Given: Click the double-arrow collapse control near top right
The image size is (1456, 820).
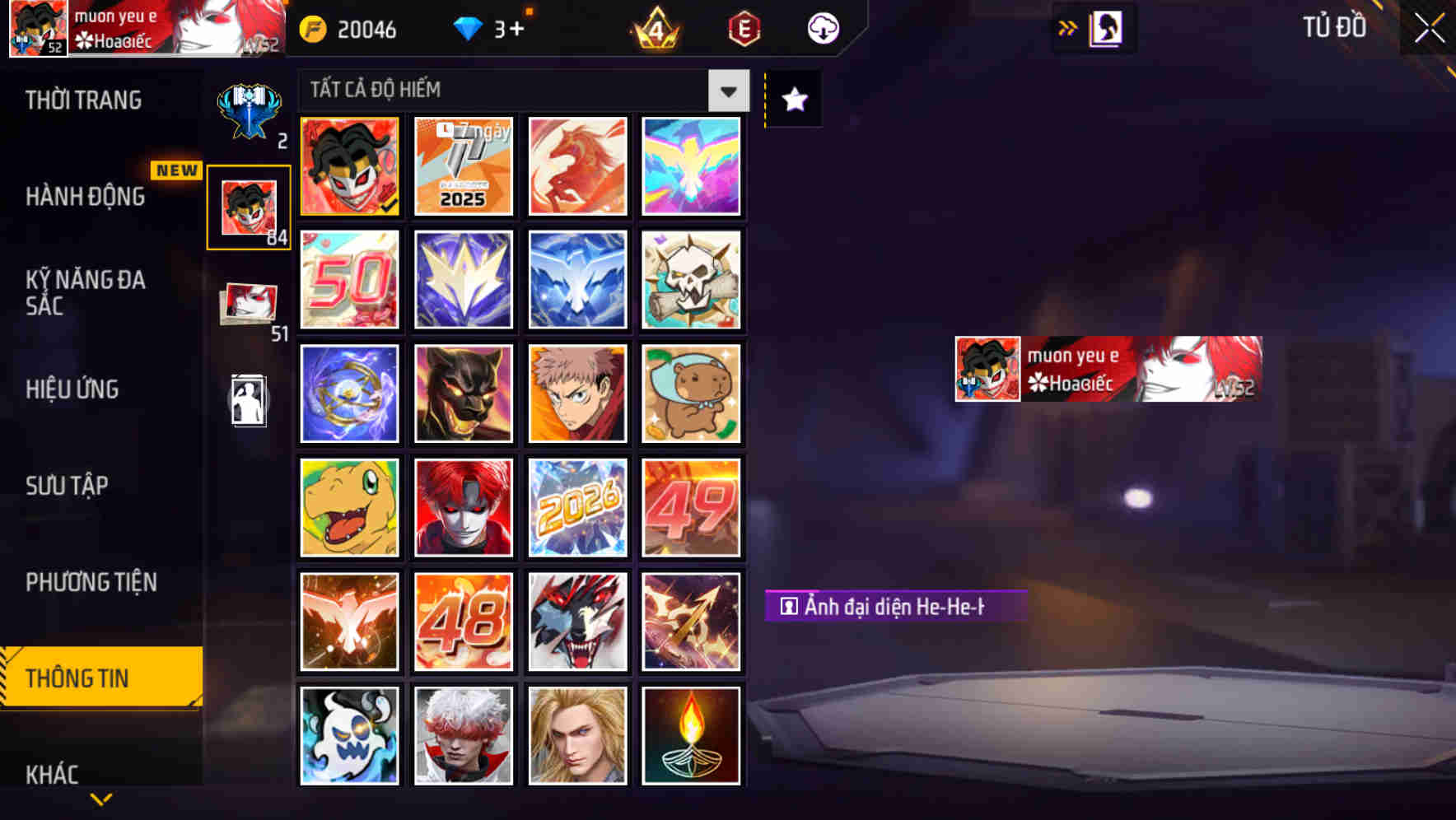Looking at the screenshot, I should coord(1068,27).
